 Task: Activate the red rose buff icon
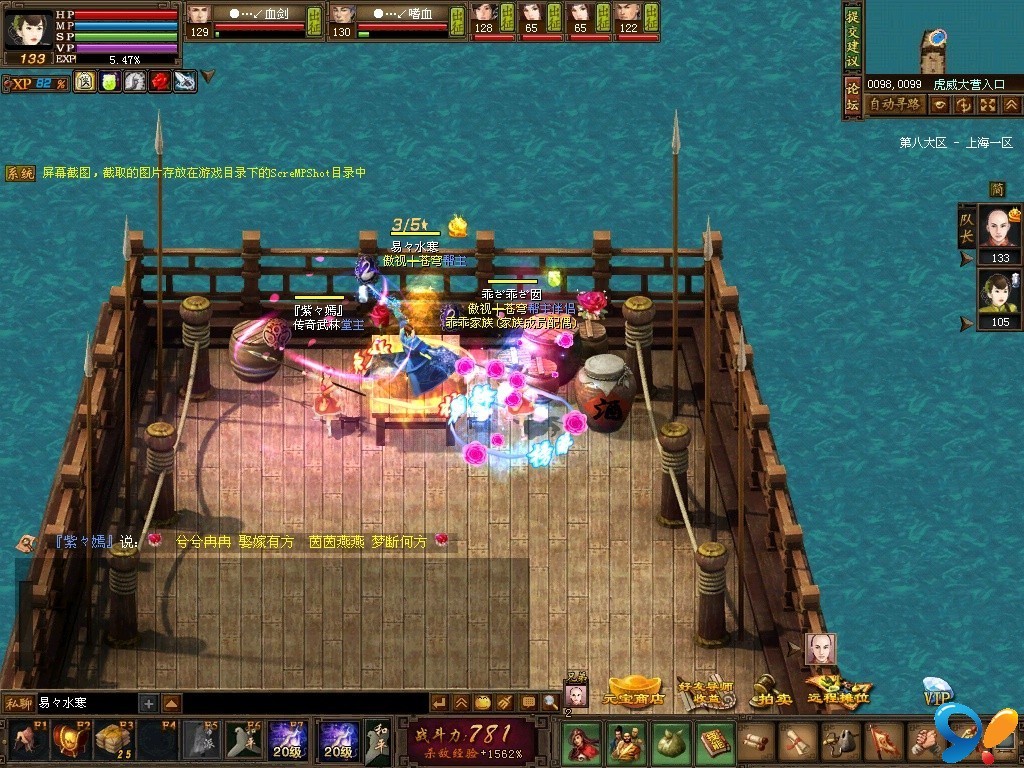tap(160, 82)
